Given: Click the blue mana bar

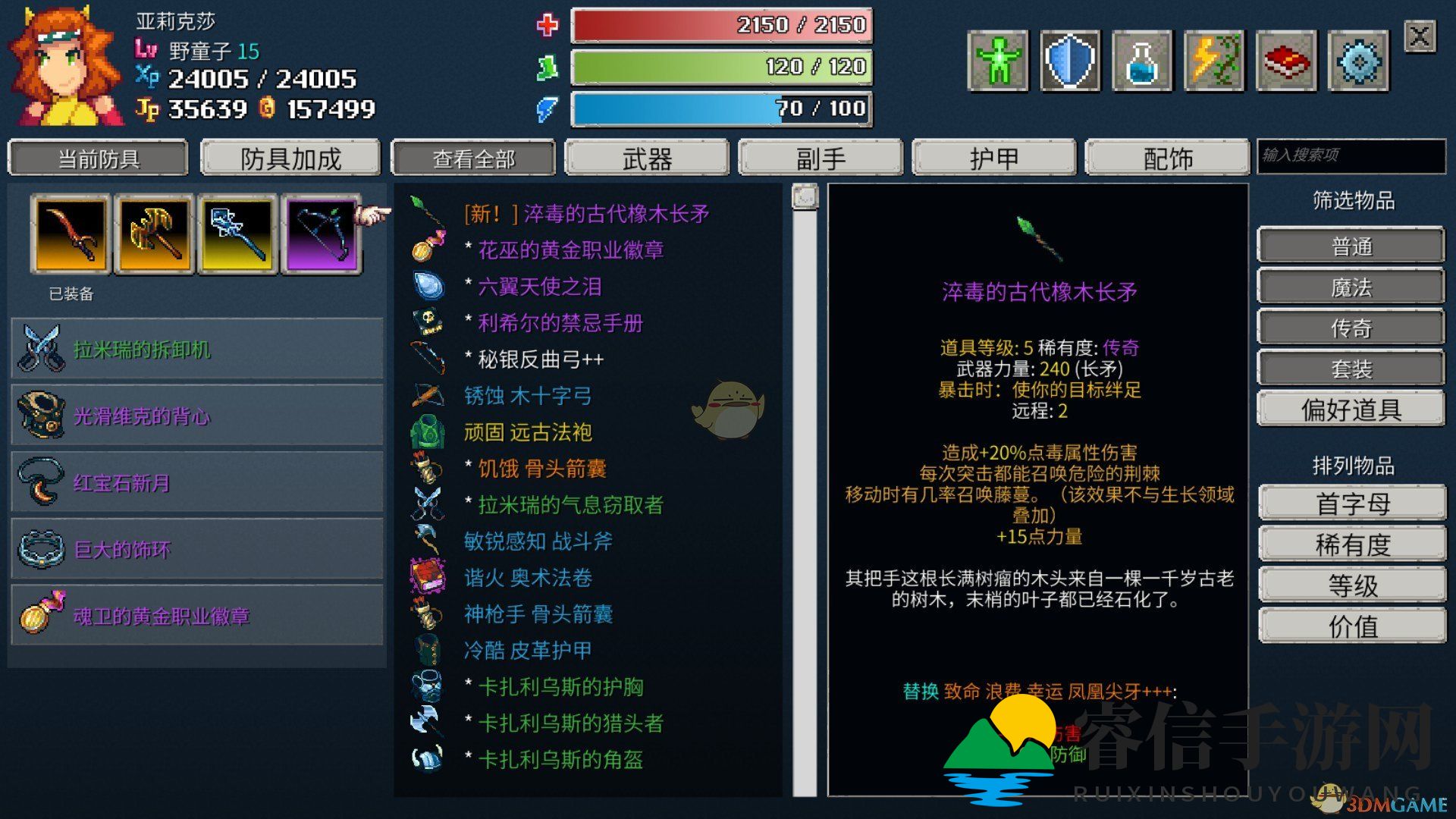Looking at the screenshot, I should click(720, 108).
